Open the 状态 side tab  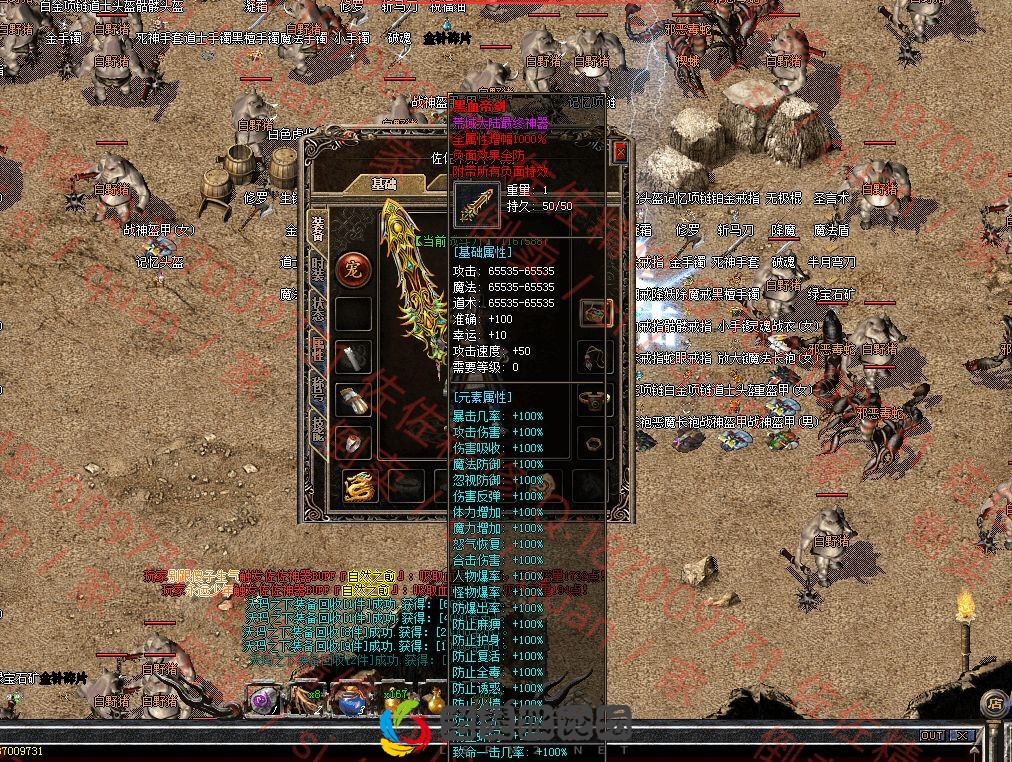318,306
